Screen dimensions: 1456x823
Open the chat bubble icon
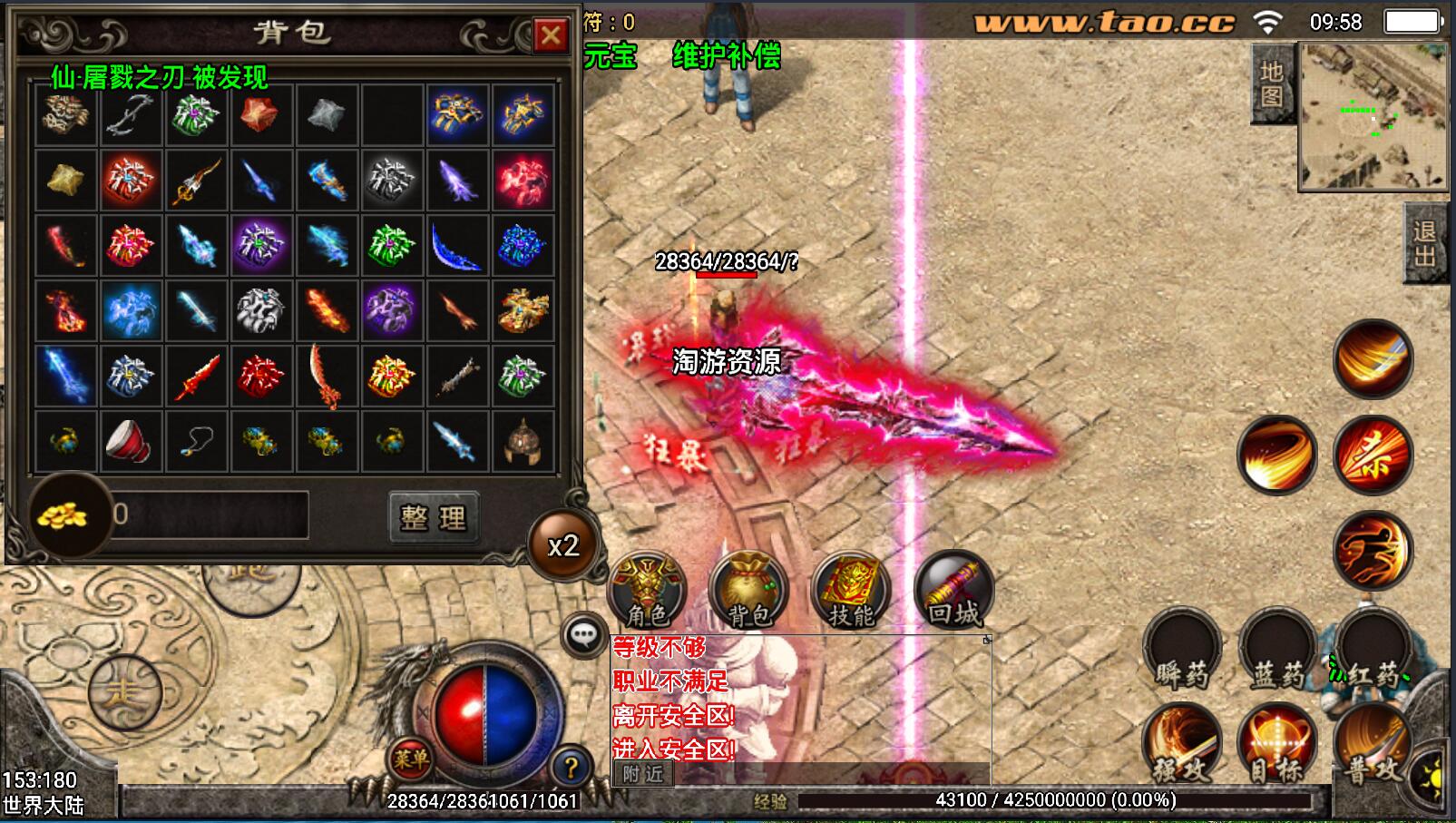pos(583,634)
